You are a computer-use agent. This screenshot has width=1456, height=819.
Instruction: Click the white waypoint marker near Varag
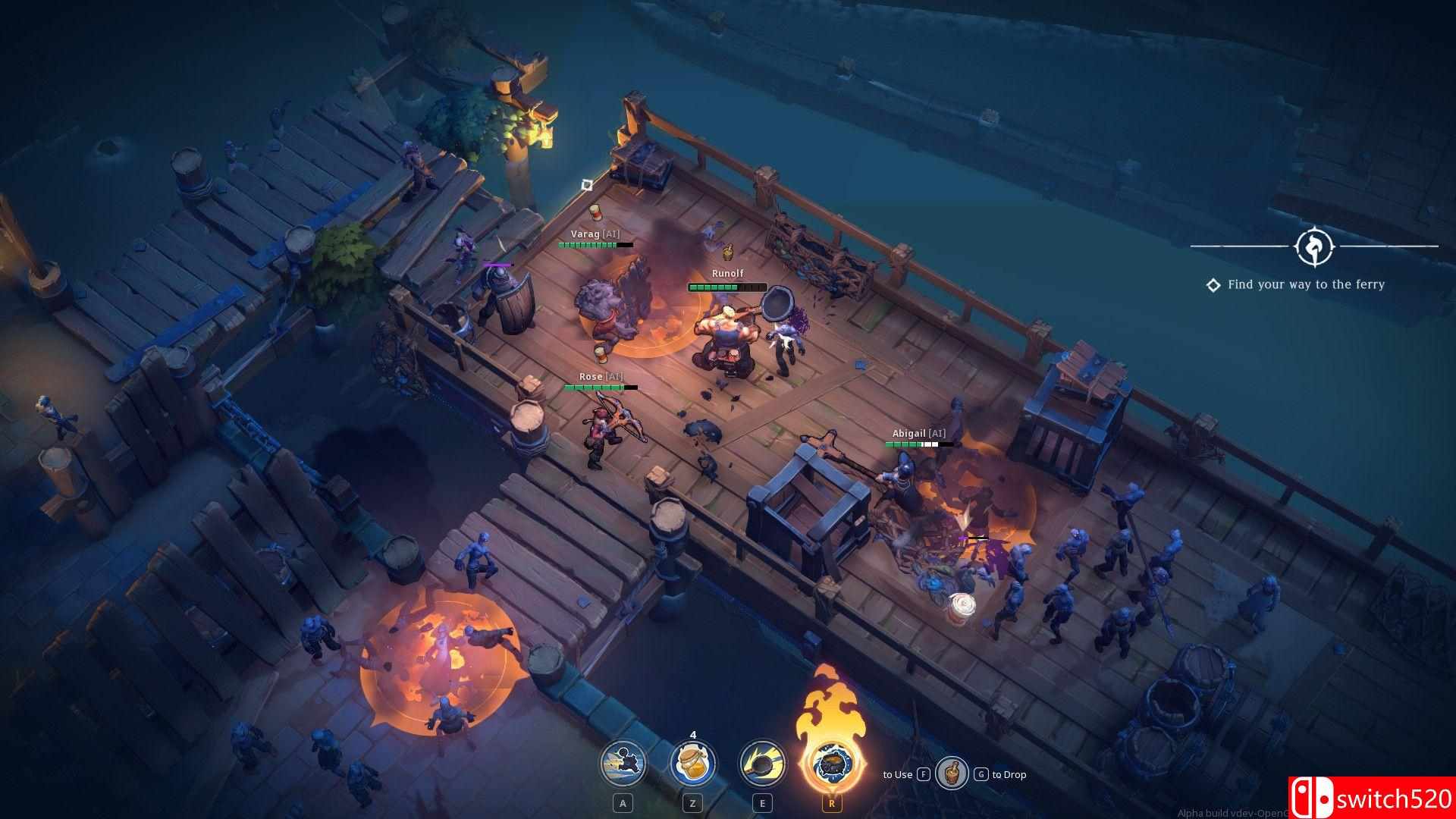587,183
